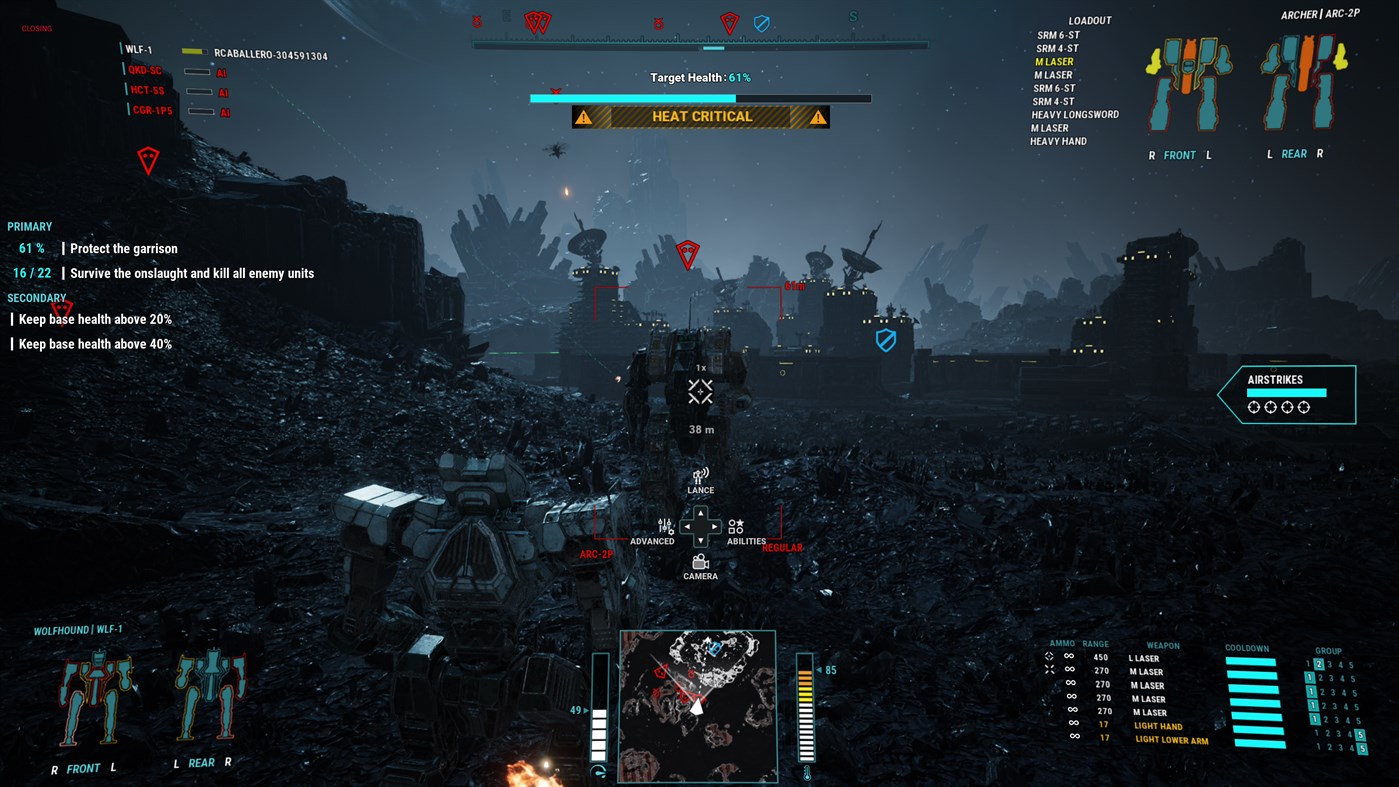Image resolution: width=1399 pixels, height=787 pixels.
Task: Assign L Laser to weapon group 2
Action: click(x=1319, y=664)
